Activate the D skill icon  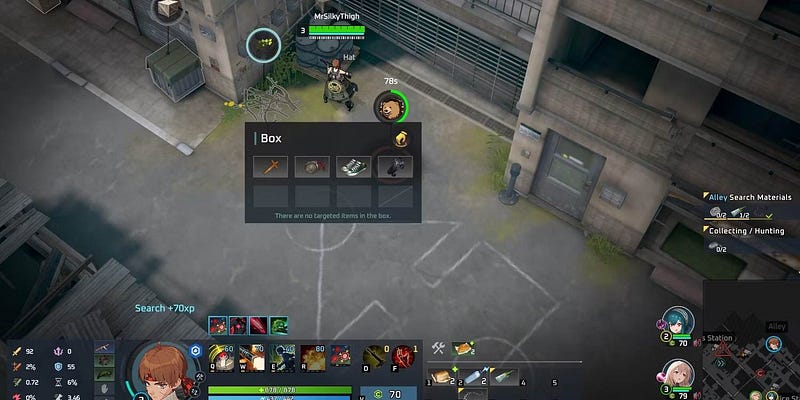pyautogui.click(x=374, y=357)
